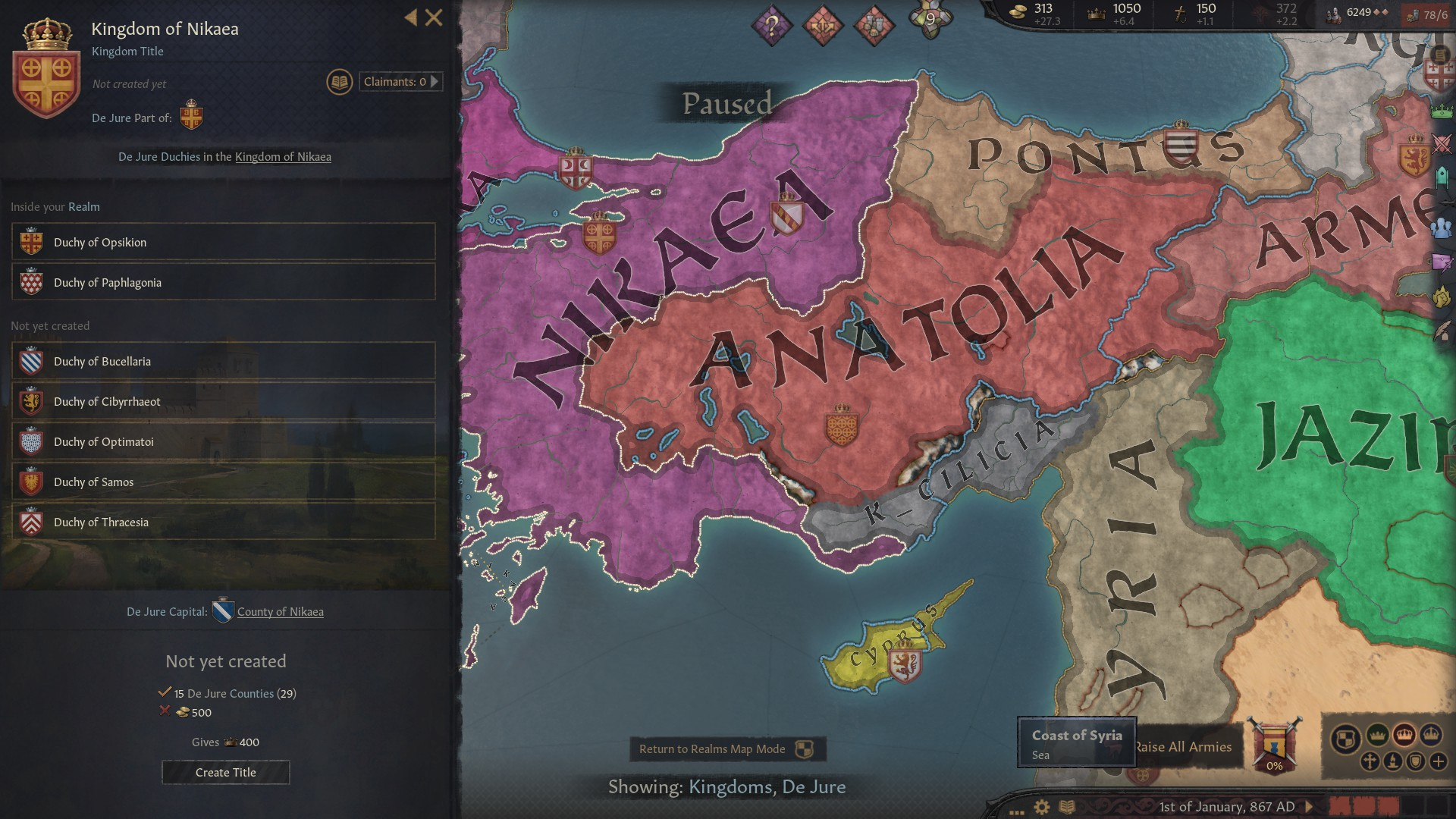Open game settings via the gear icon
This screenshot has height=819, width=1456.
click(1042, 806)
